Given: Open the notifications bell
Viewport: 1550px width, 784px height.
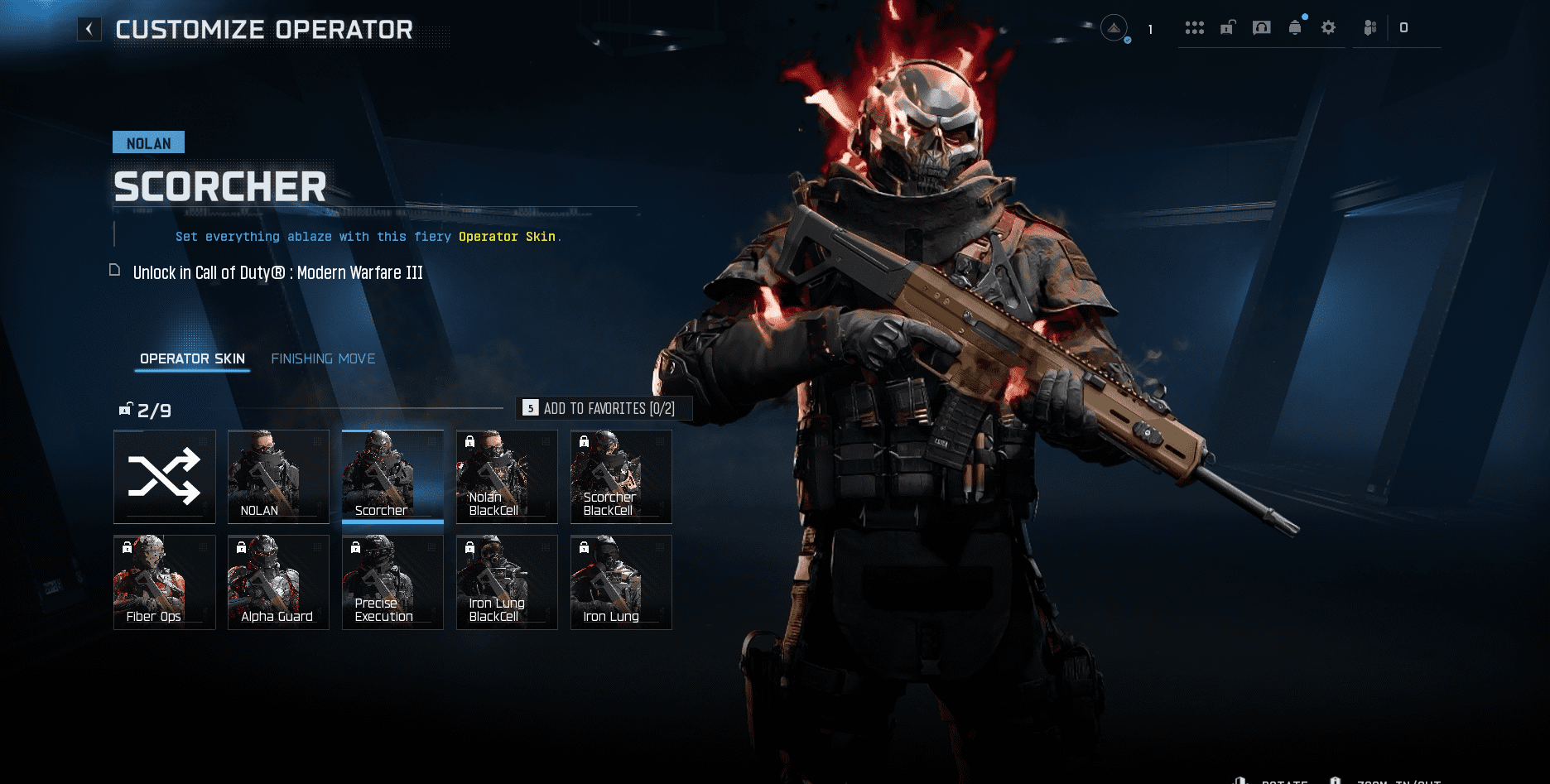Looking at the screenshot, I should (1295, 28).
